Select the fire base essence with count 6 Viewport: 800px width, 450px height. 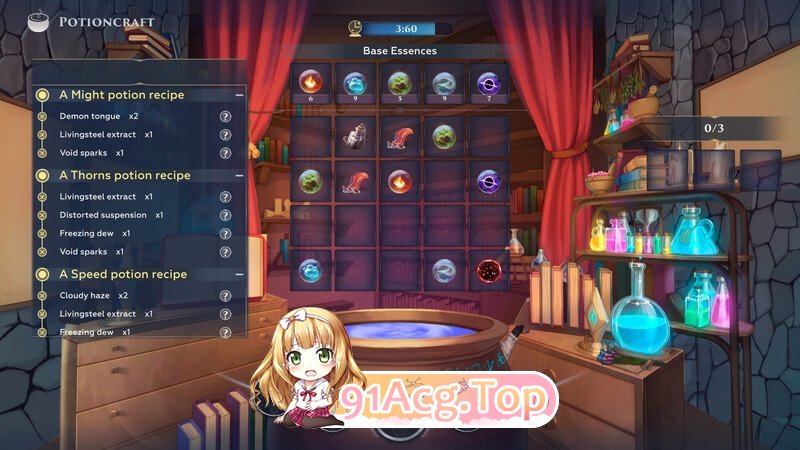click(310, 83)
